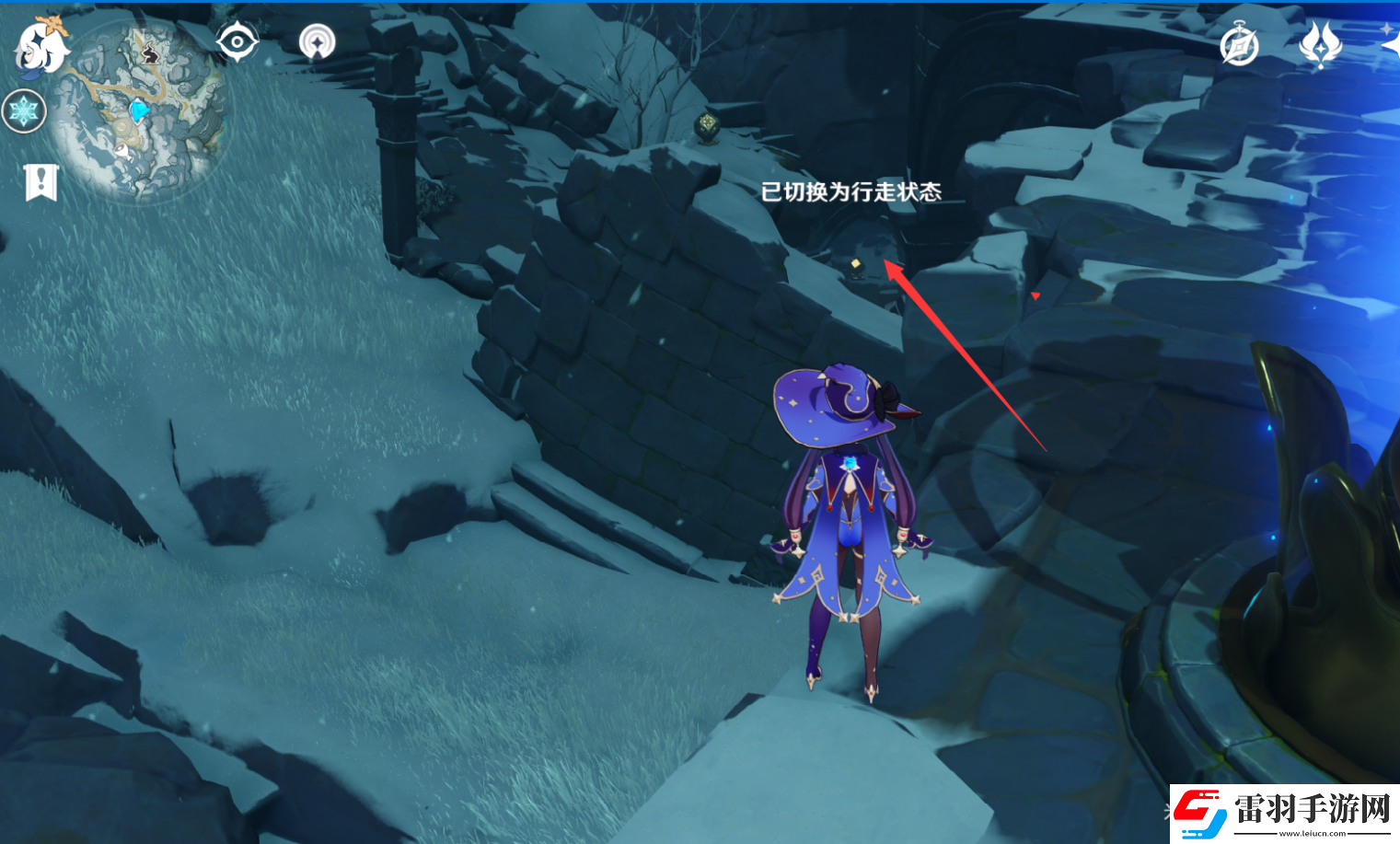Open the quest log banner icon
The image size is (1400, 844).
(x=40, y=182)
